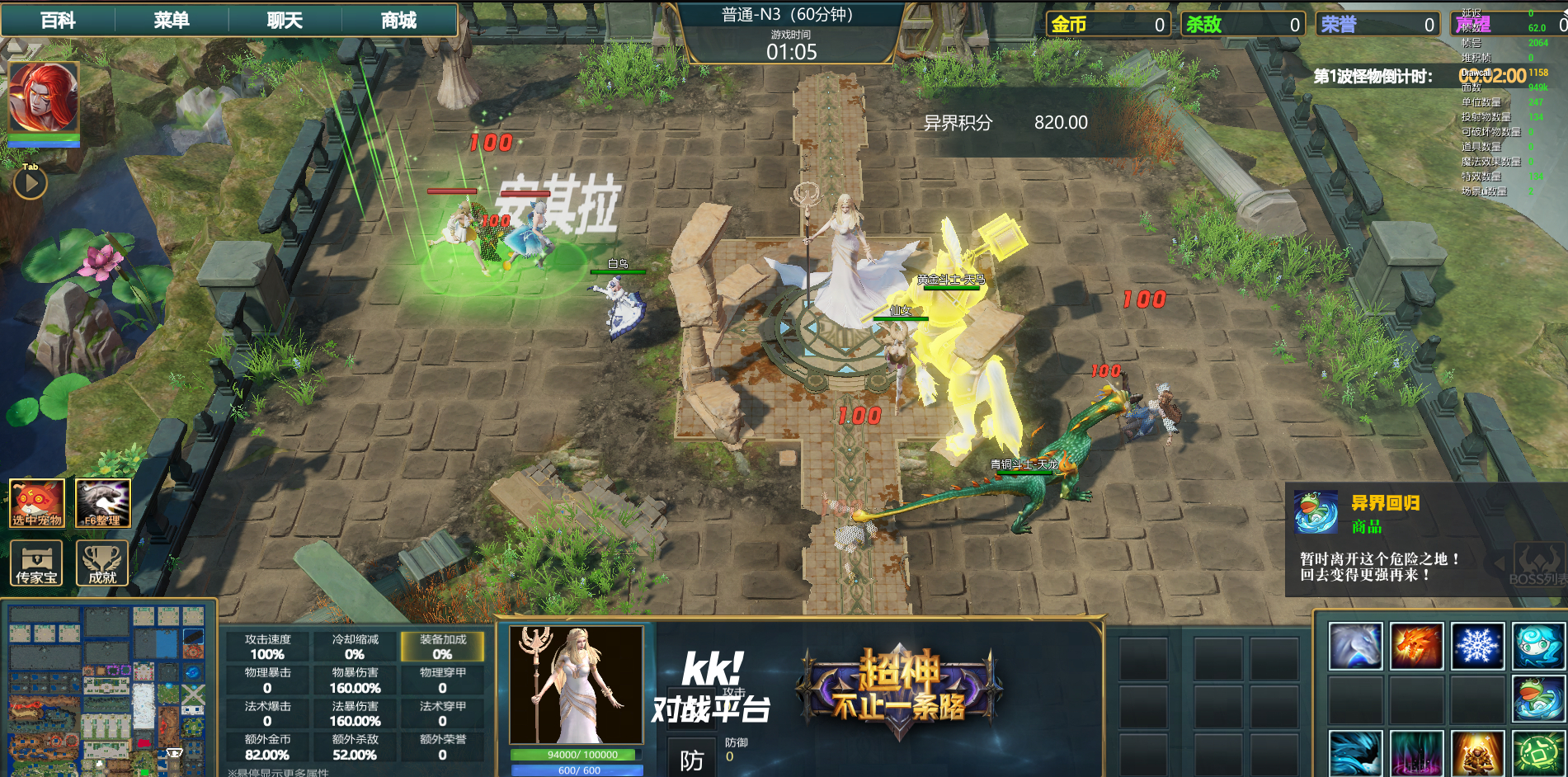Open the 传家宝 heirloom chest

(37, 563)
